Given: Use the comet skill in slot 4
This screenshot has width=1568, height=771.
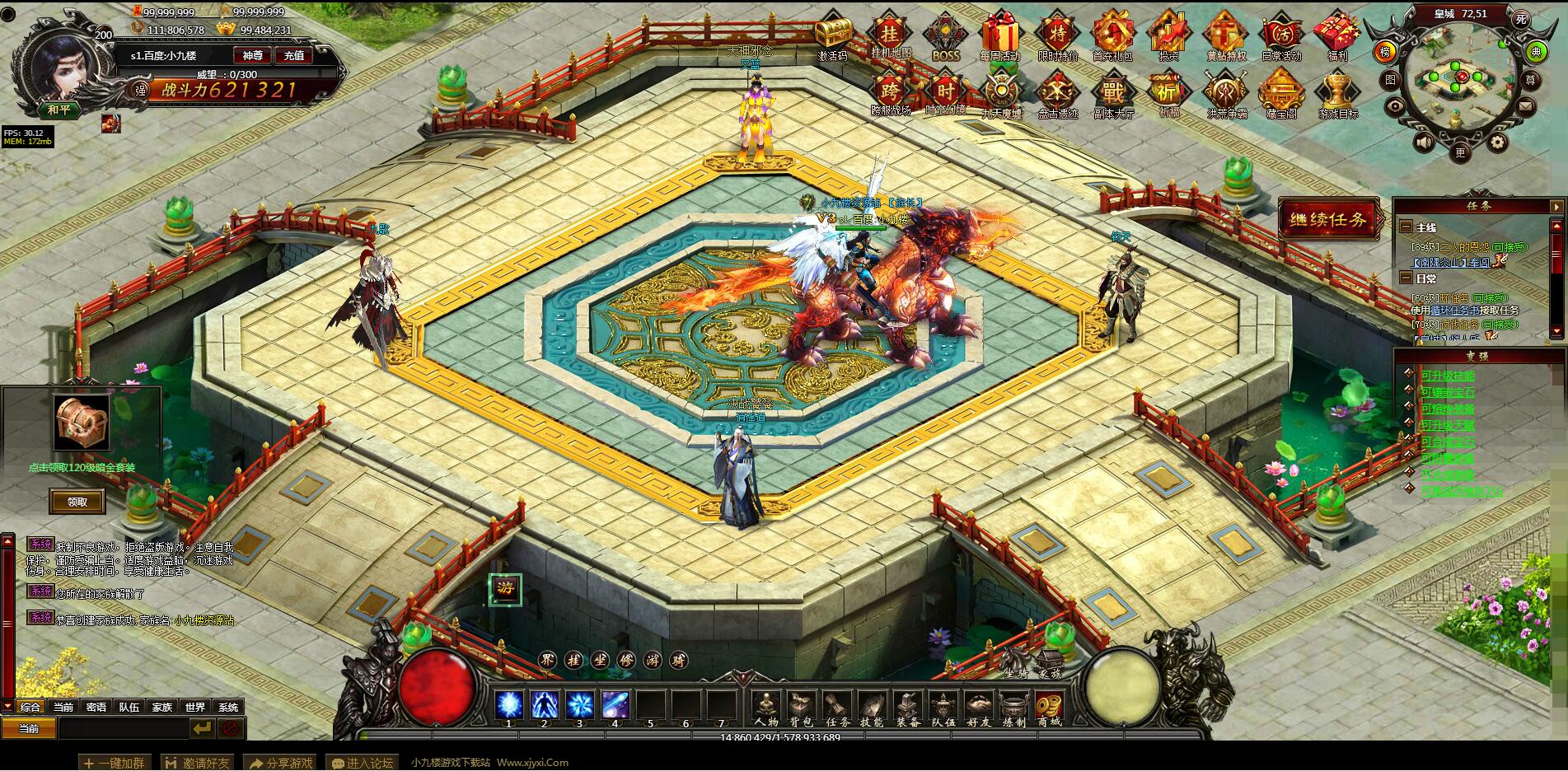Looking at the screenshot, I should [x=615, y=705].
